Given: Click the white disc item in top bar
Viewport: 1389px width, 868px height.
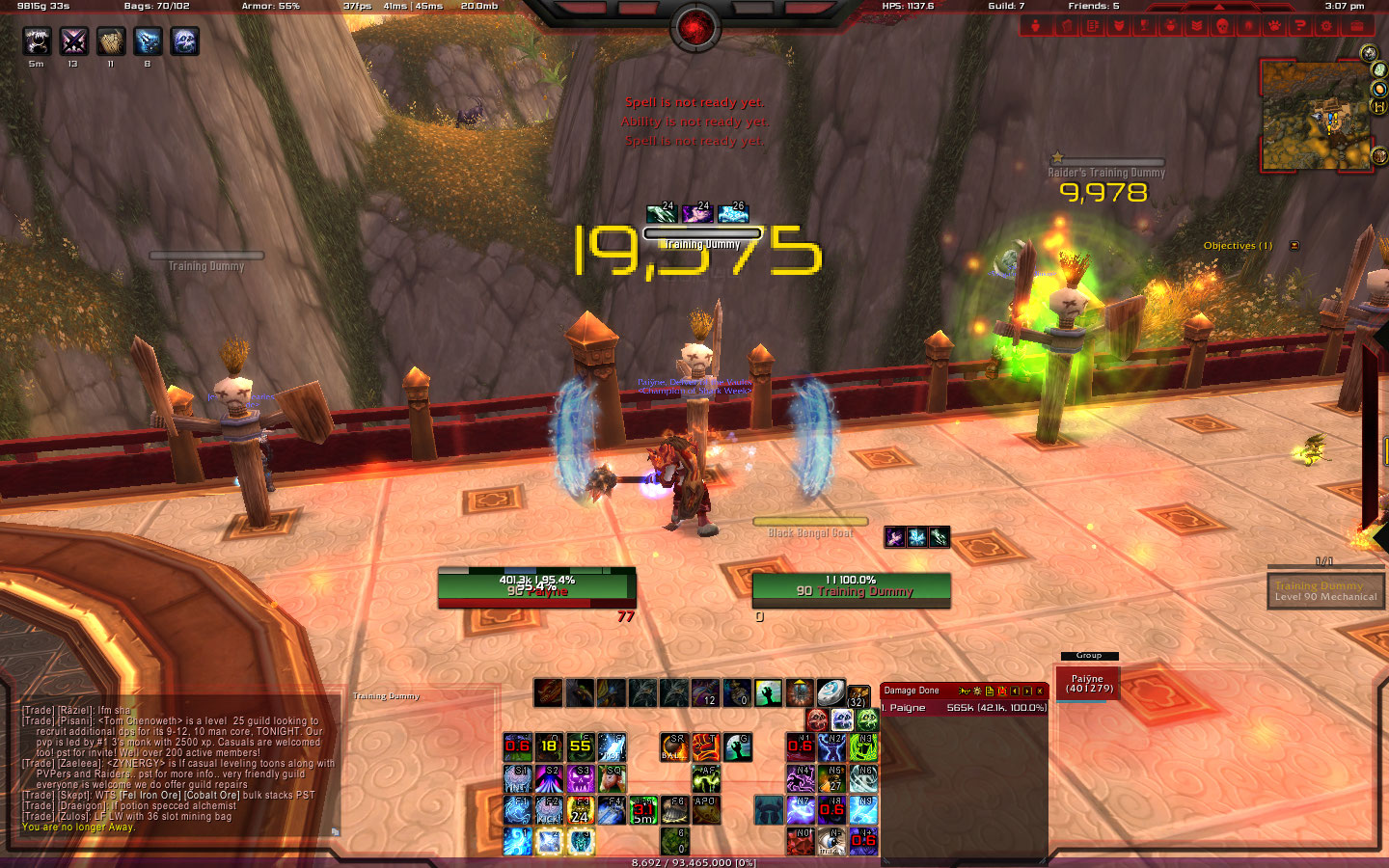Looking at the screenshot, I should (831, 692).
